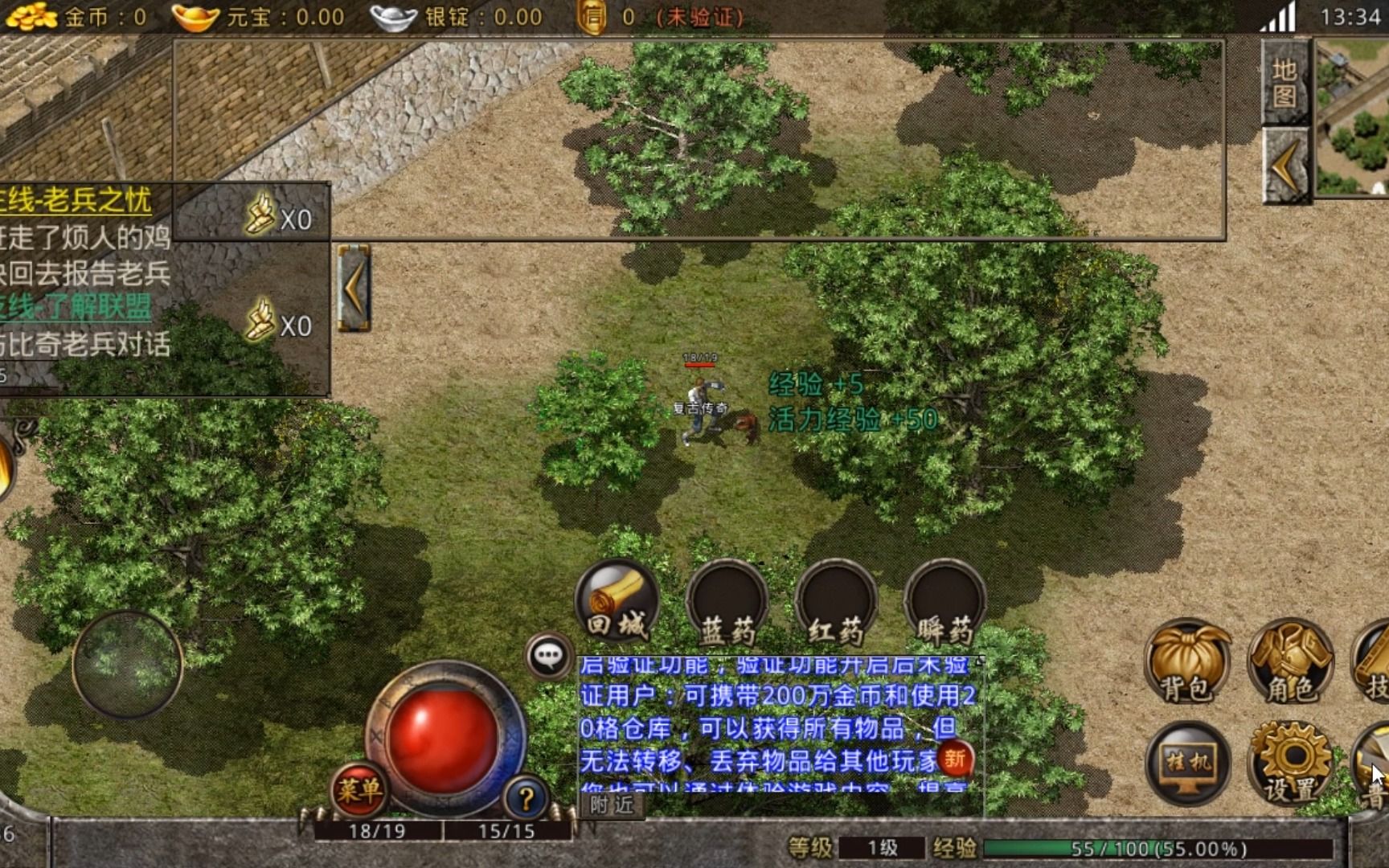Collapse the minimap with the arrow
Image resolution: width=1389 pixels, height=868 pixels.
(1285, 166)
